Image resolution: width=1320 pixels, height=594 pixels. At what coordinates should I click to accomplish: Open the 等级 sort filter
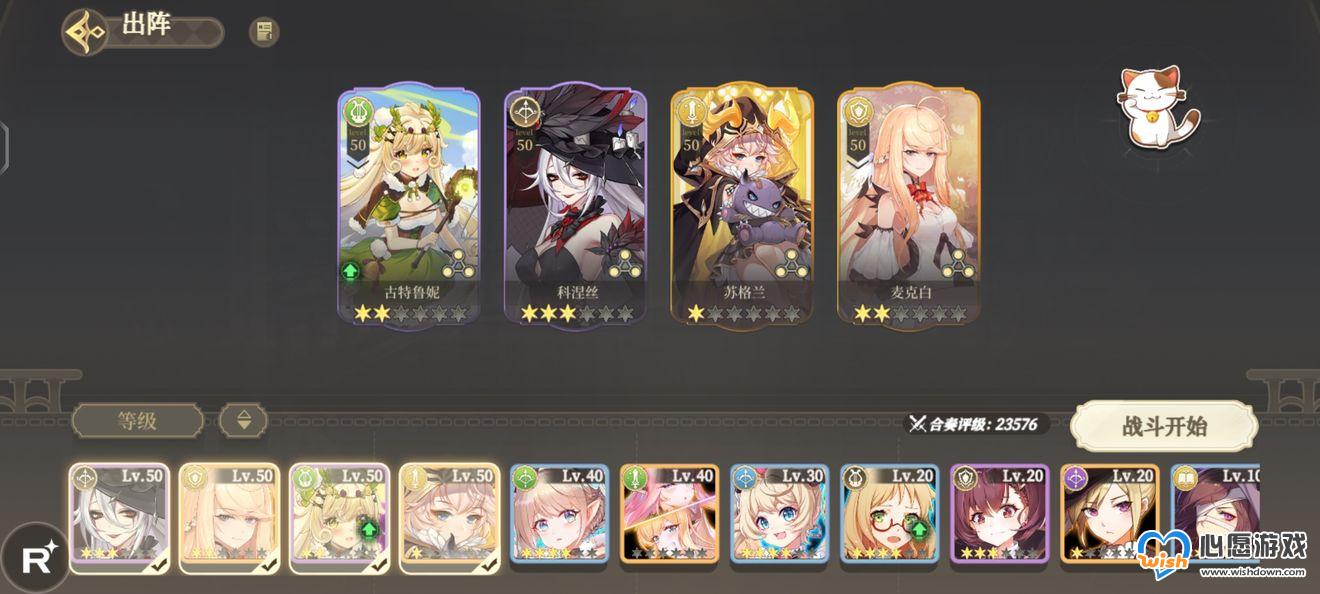[x=137, y=420]
